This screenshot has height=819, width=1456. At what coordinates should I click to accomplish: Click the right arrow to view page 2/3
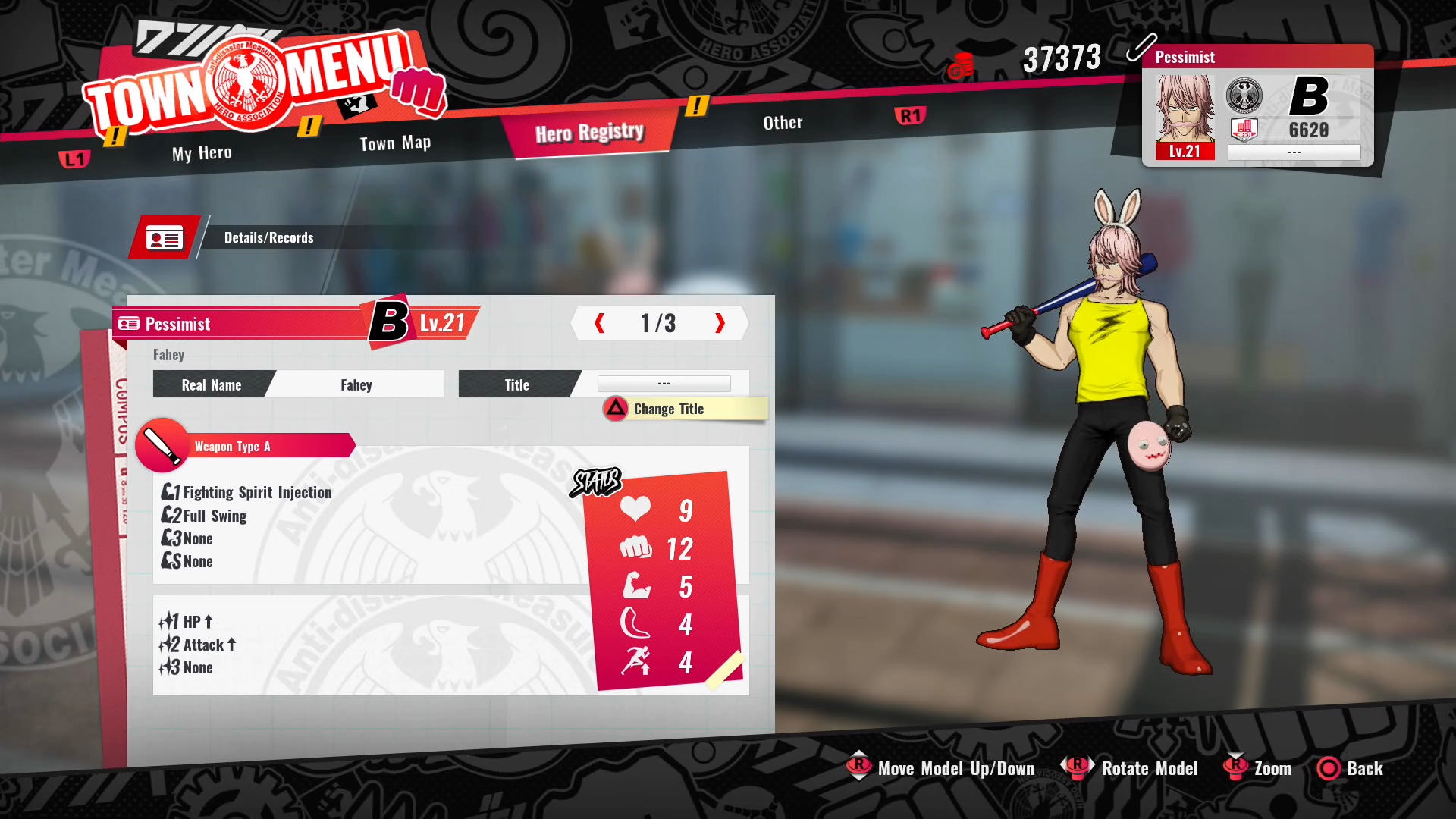click(719, 323)
